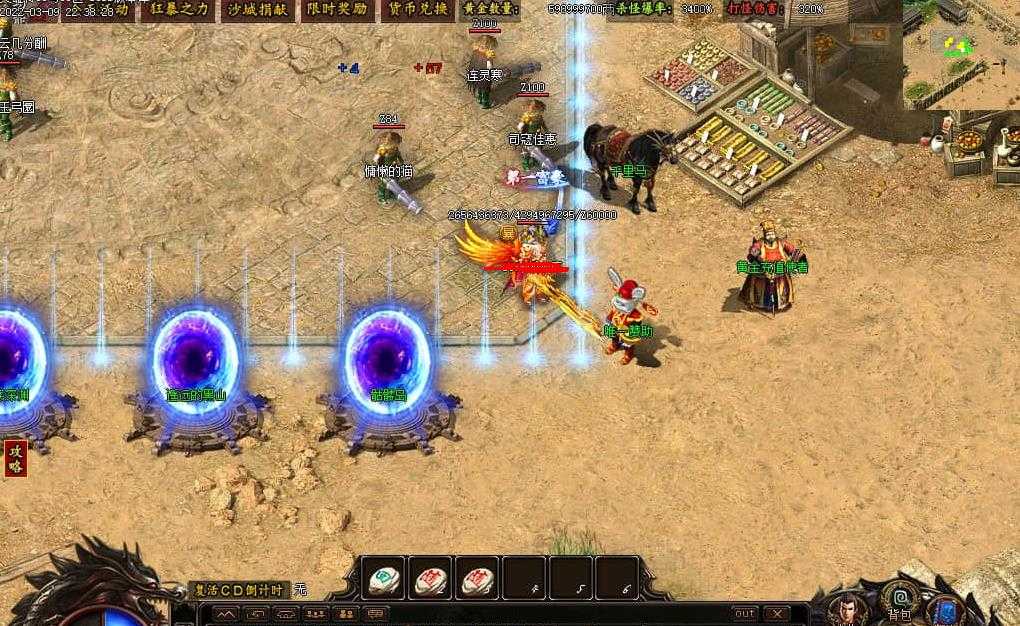Use the red-marked stone in hotbar slot three
1020x626 pixels.
[478, 578]
